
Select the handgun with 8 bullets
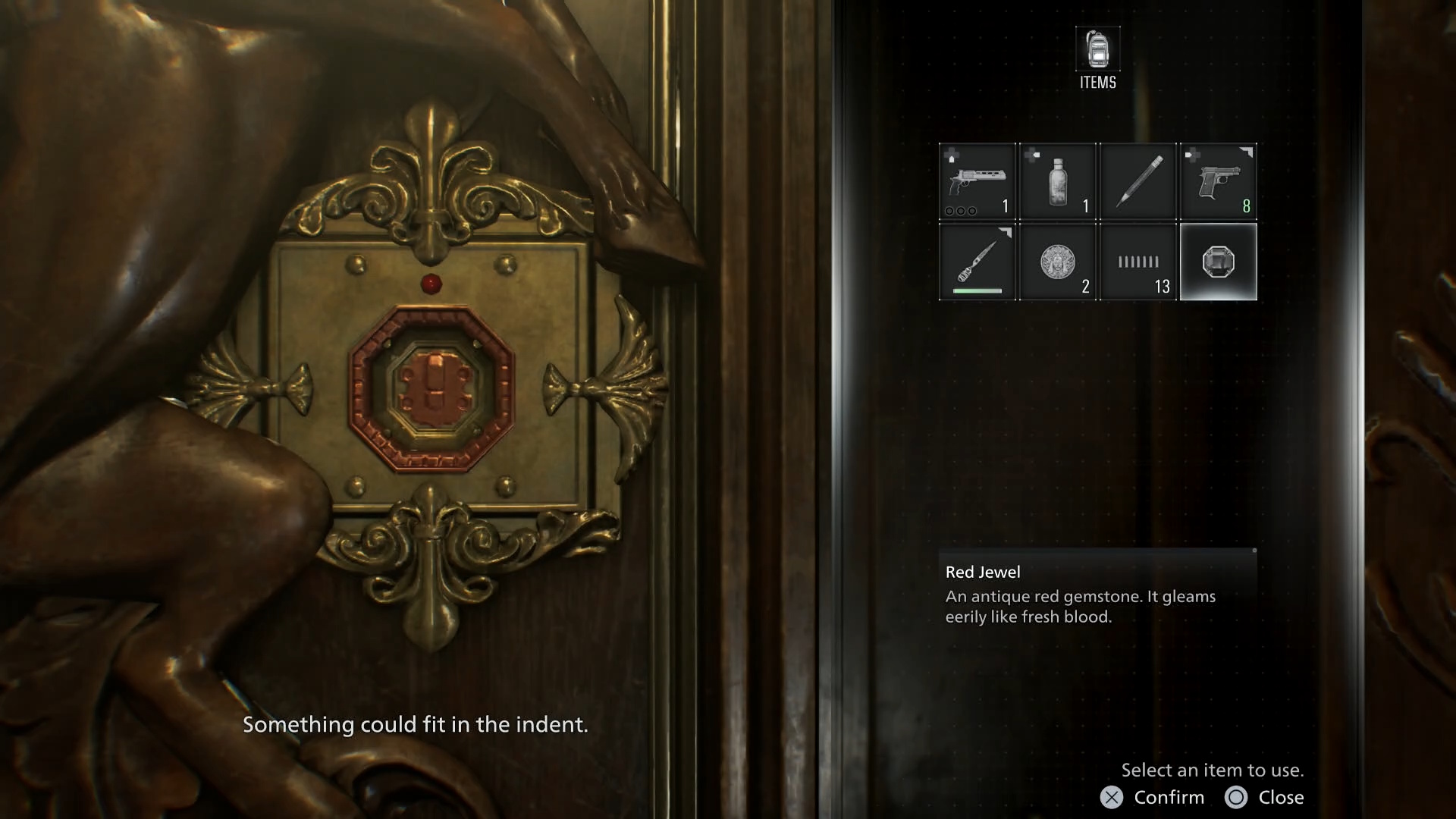click(x=1219, y=182)
